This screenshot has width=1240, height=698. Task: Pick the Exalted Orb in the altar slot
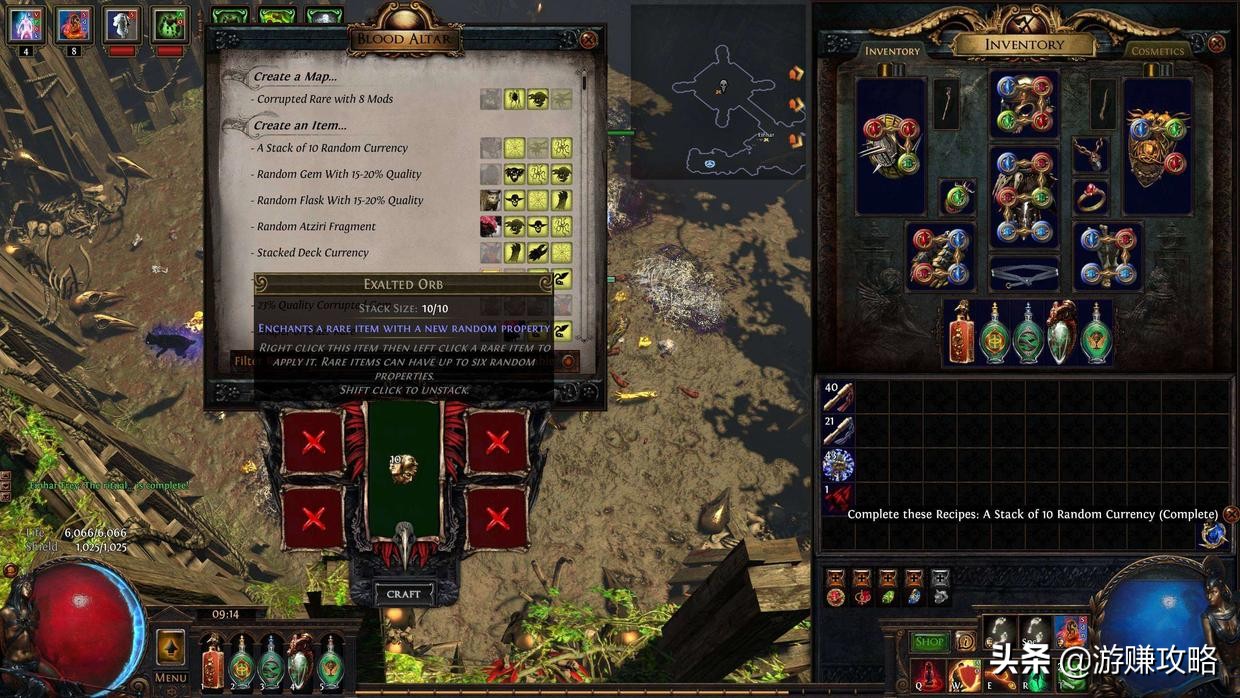point(404,468)
